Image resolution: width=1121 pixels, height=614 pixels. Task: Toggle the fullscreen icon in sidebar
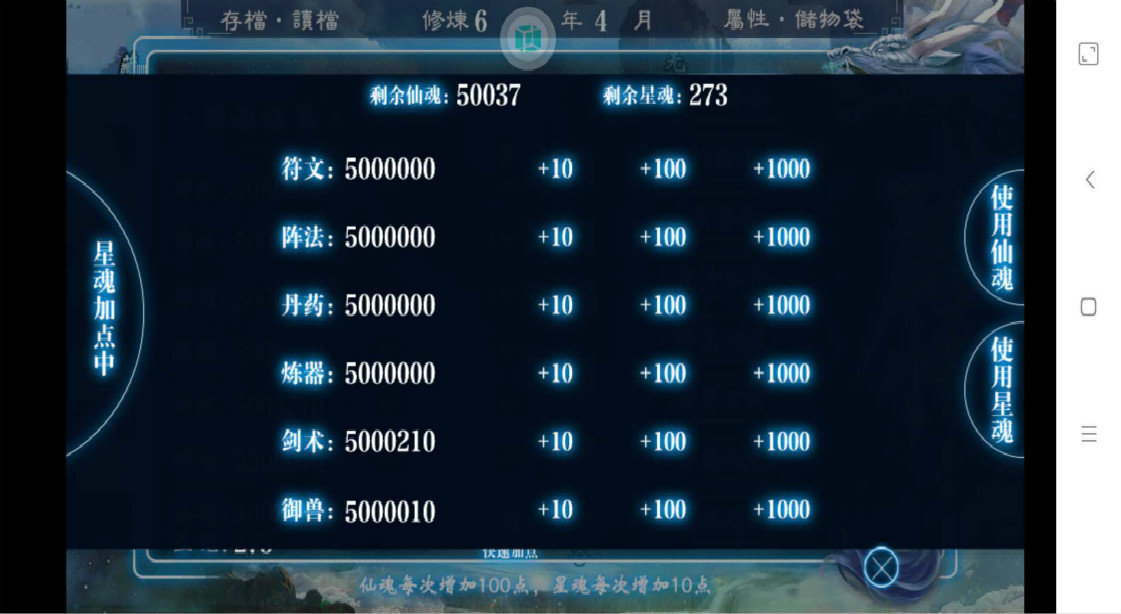(x=1089, y=54)
